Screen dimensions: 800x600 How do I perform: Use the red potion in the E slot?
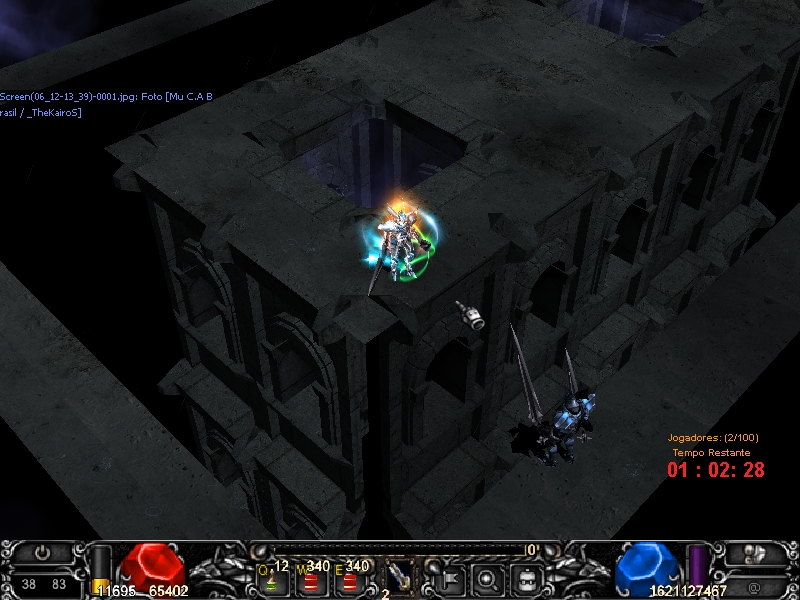tap(347, 579)
